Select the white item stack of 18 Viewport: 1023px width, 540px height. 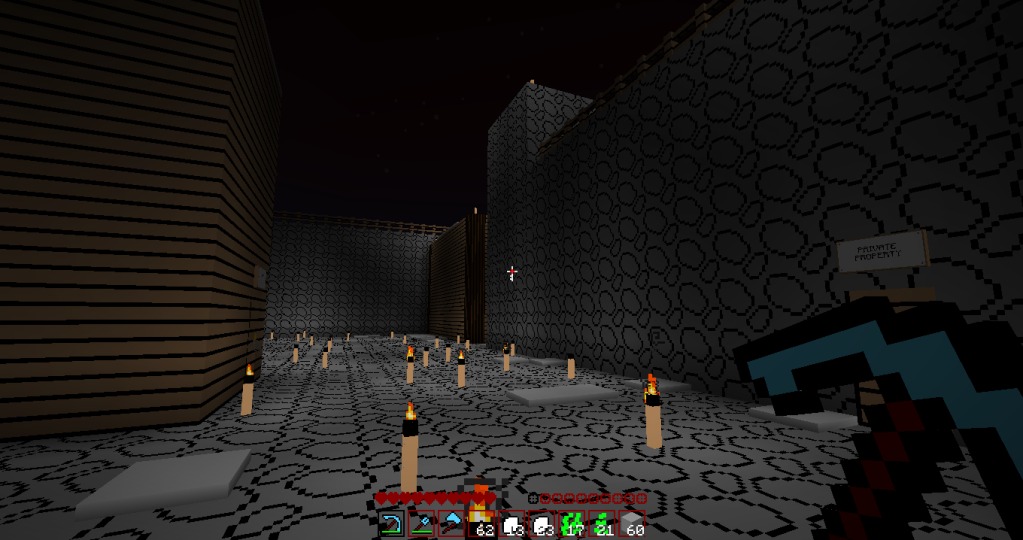(512, 523)
